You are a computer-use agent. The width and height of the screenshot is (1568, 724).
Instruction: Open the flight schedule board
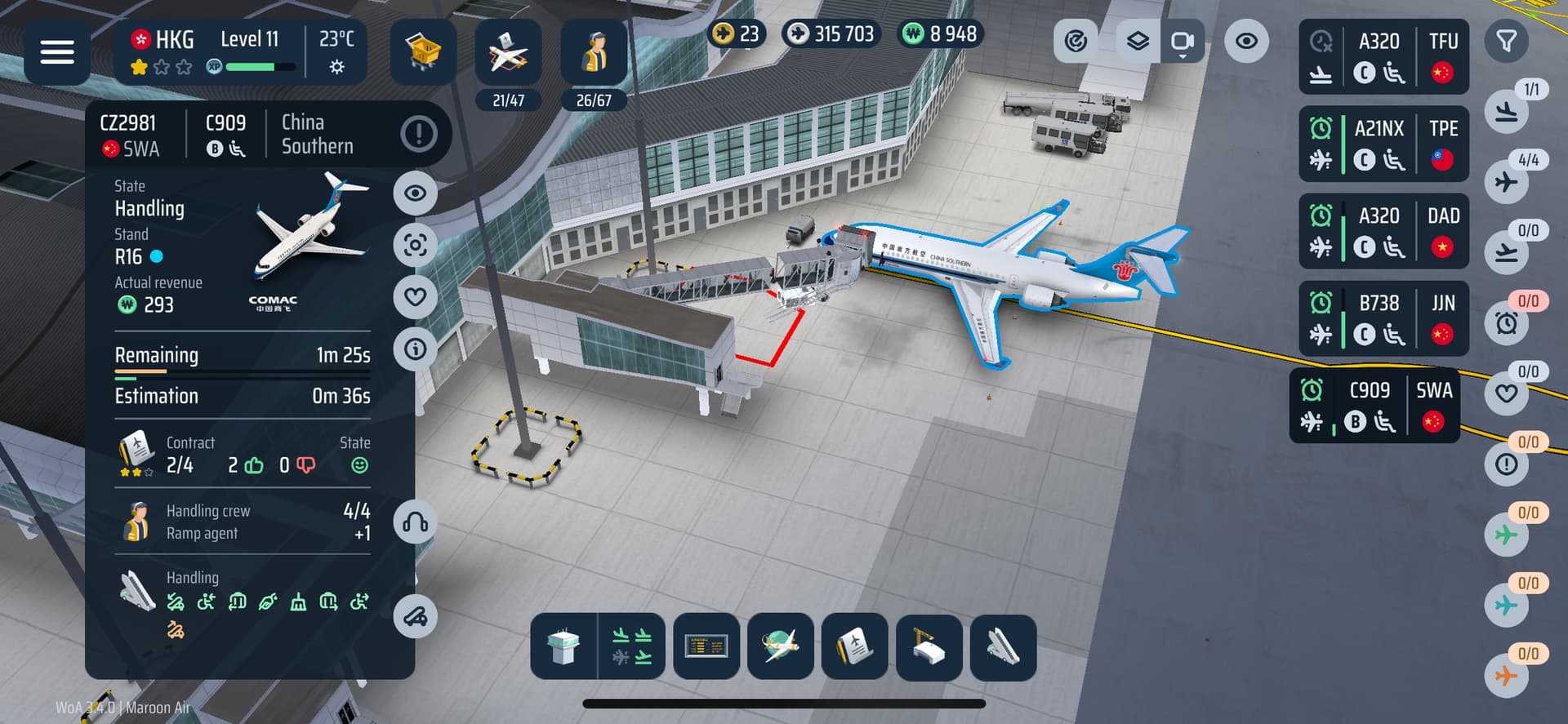pyautogui.click(x=706, y=647)
